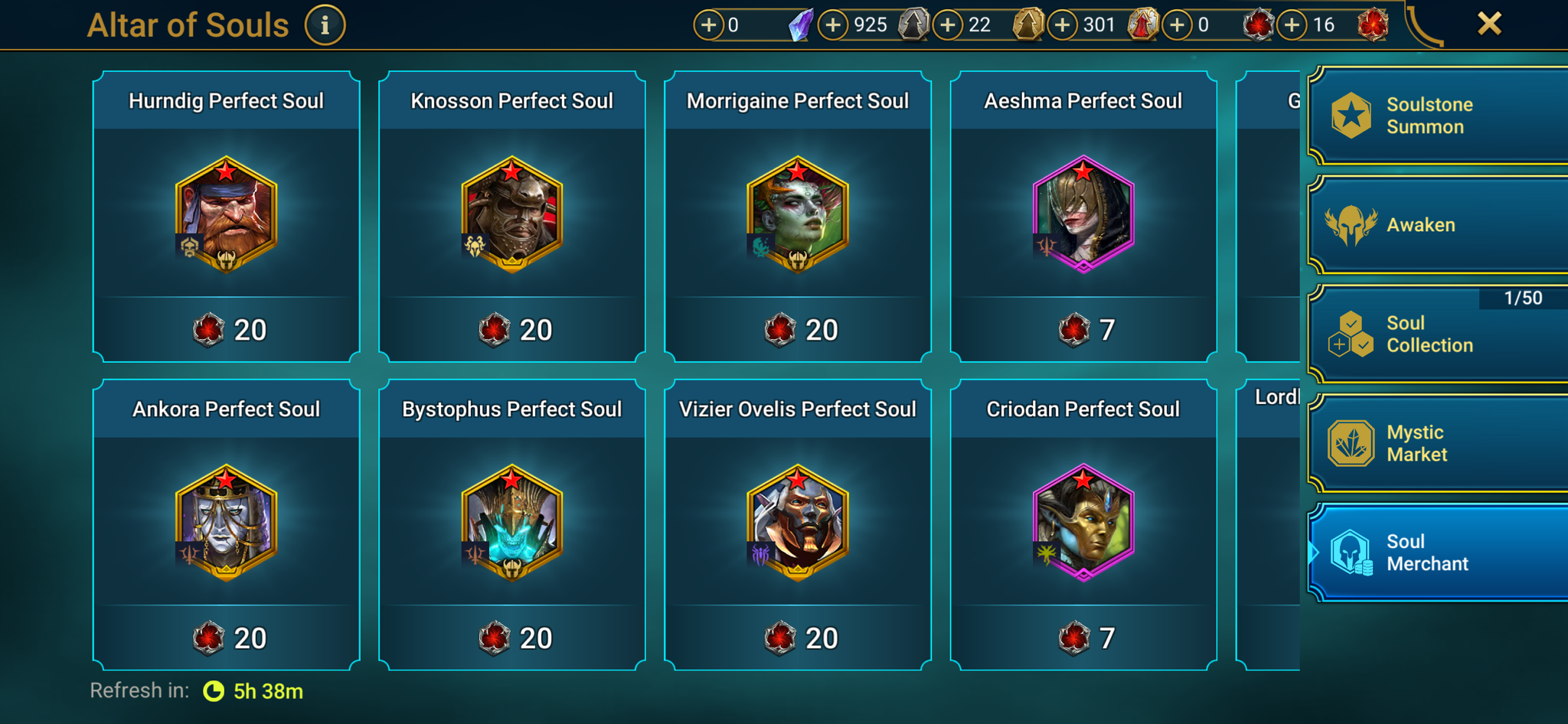Click the Awaken helmet icon

1352,224
